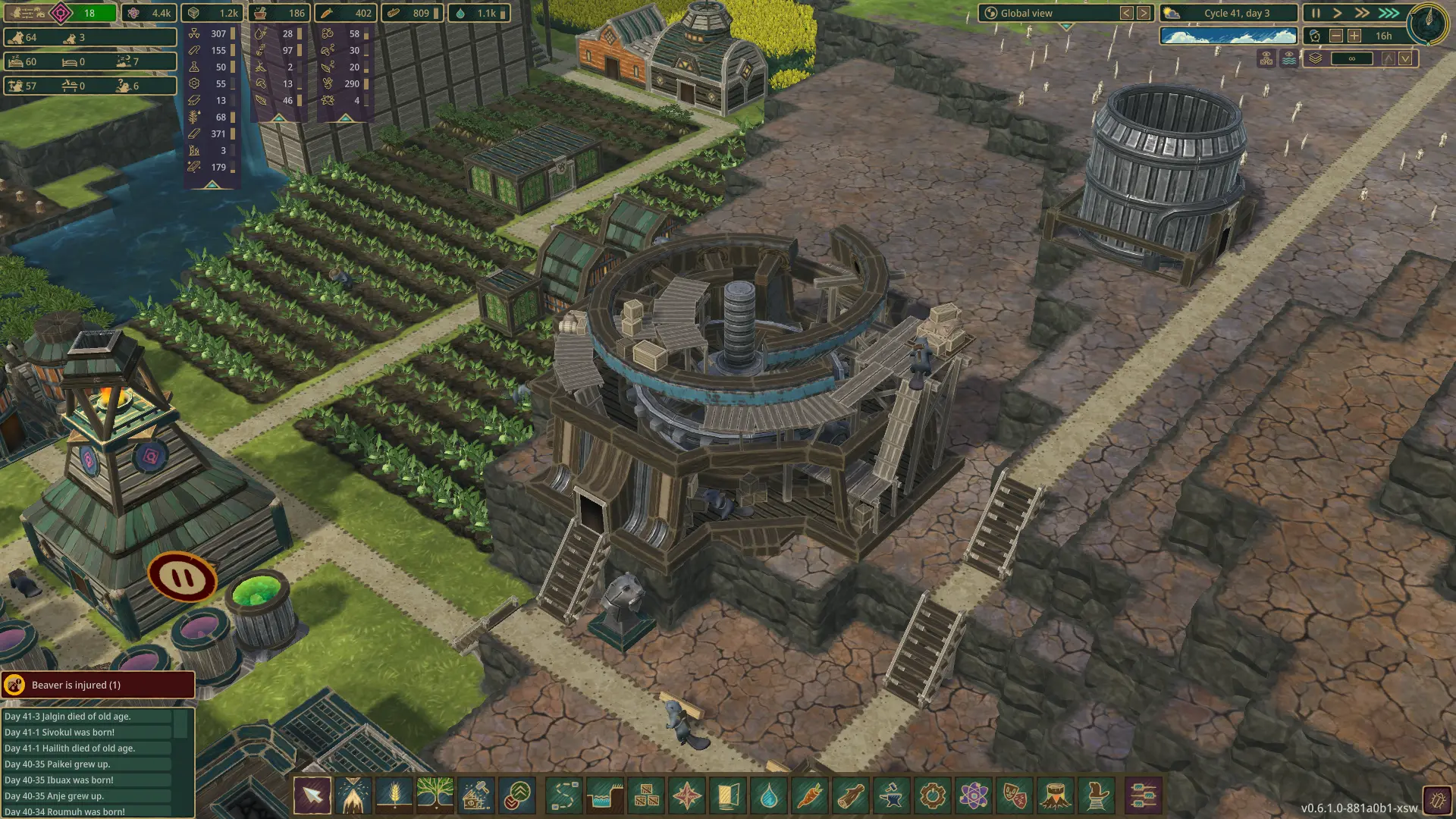This screenshot has width=1456, height=819.
Task: Click the bug report icon
Action: [x=1436, y=799]
